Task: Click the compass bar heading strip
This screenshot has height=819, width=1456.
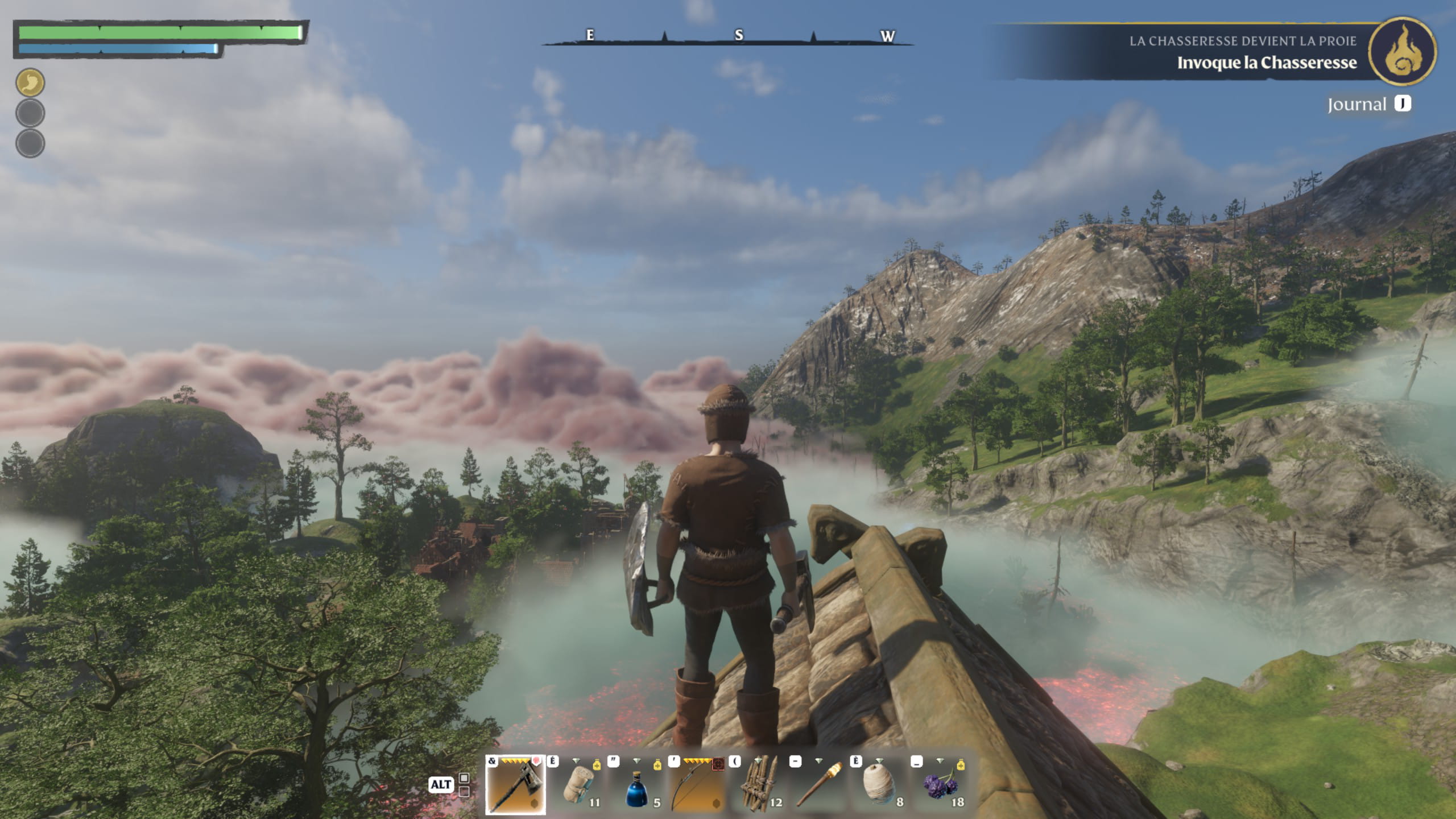Action: point(728,37)
